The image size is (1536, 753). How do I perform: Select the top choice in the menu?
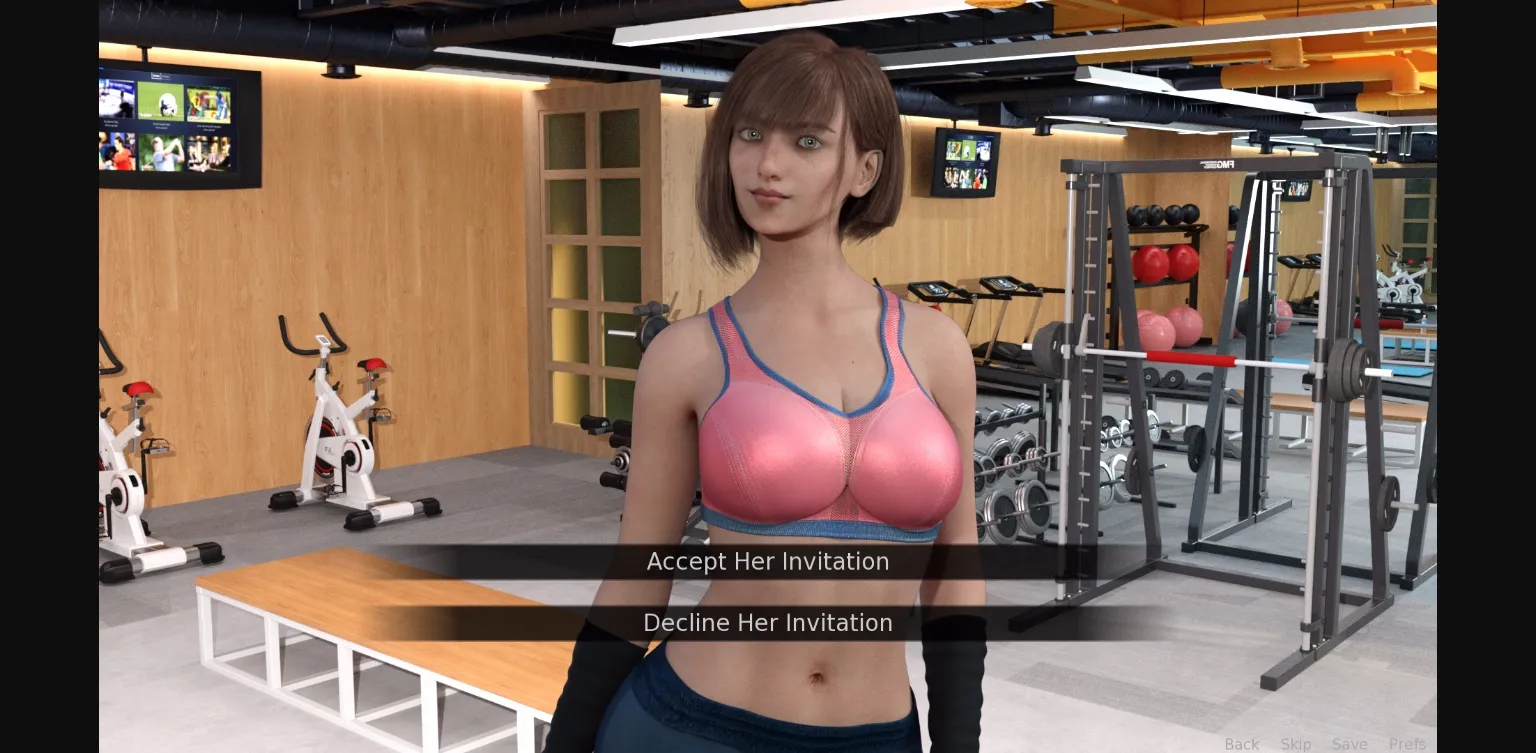pyautogui.click(x=767, y=561)
